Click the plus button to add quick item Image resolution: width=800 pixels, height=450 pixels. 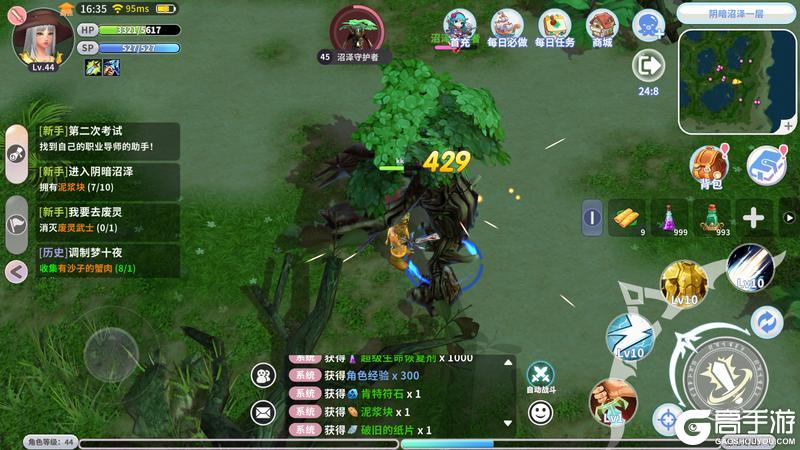coord(753,218)
